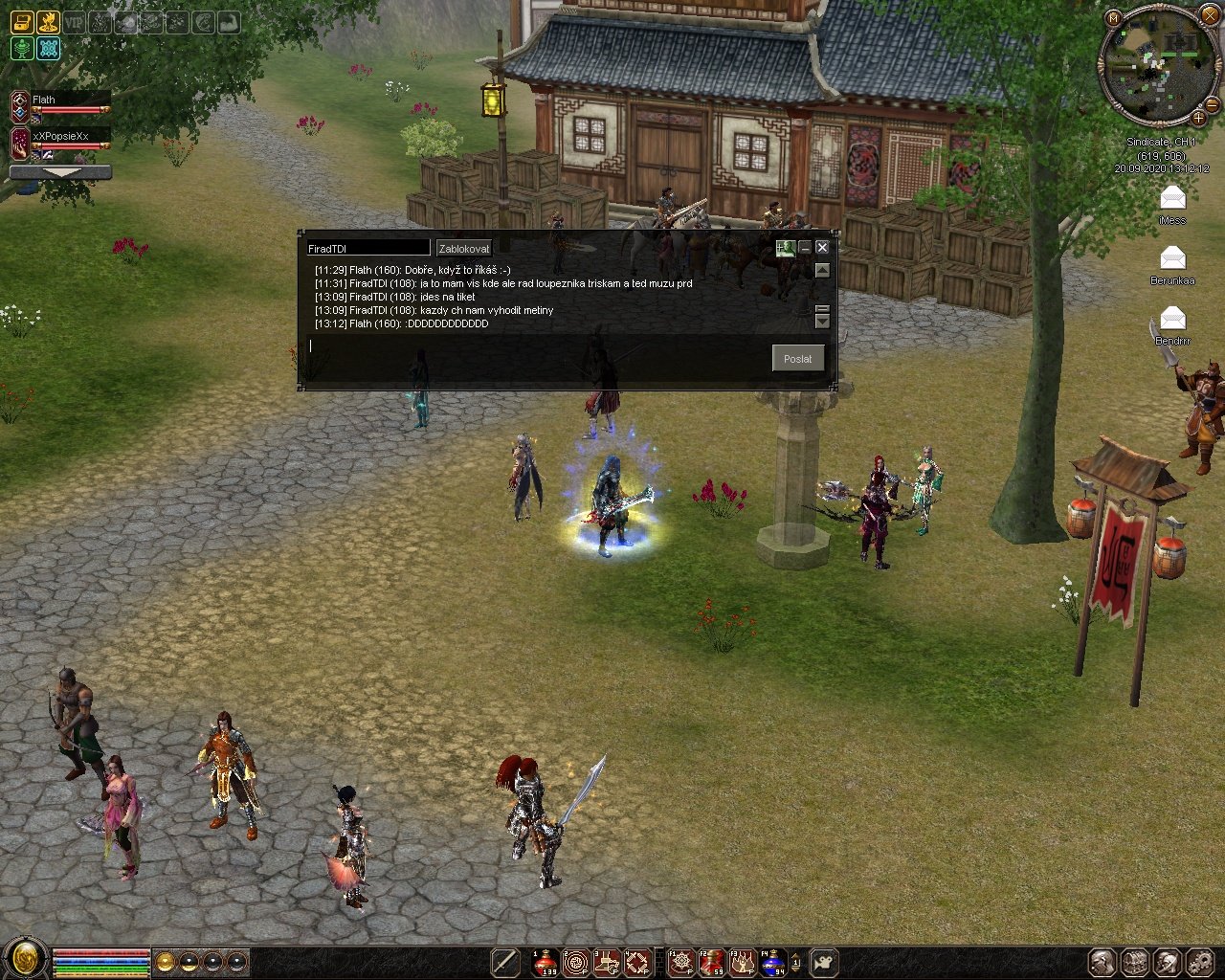1225x980 pixels.
Task: Close the FiradTDI whisper window
Action: [x=822, y=248]
